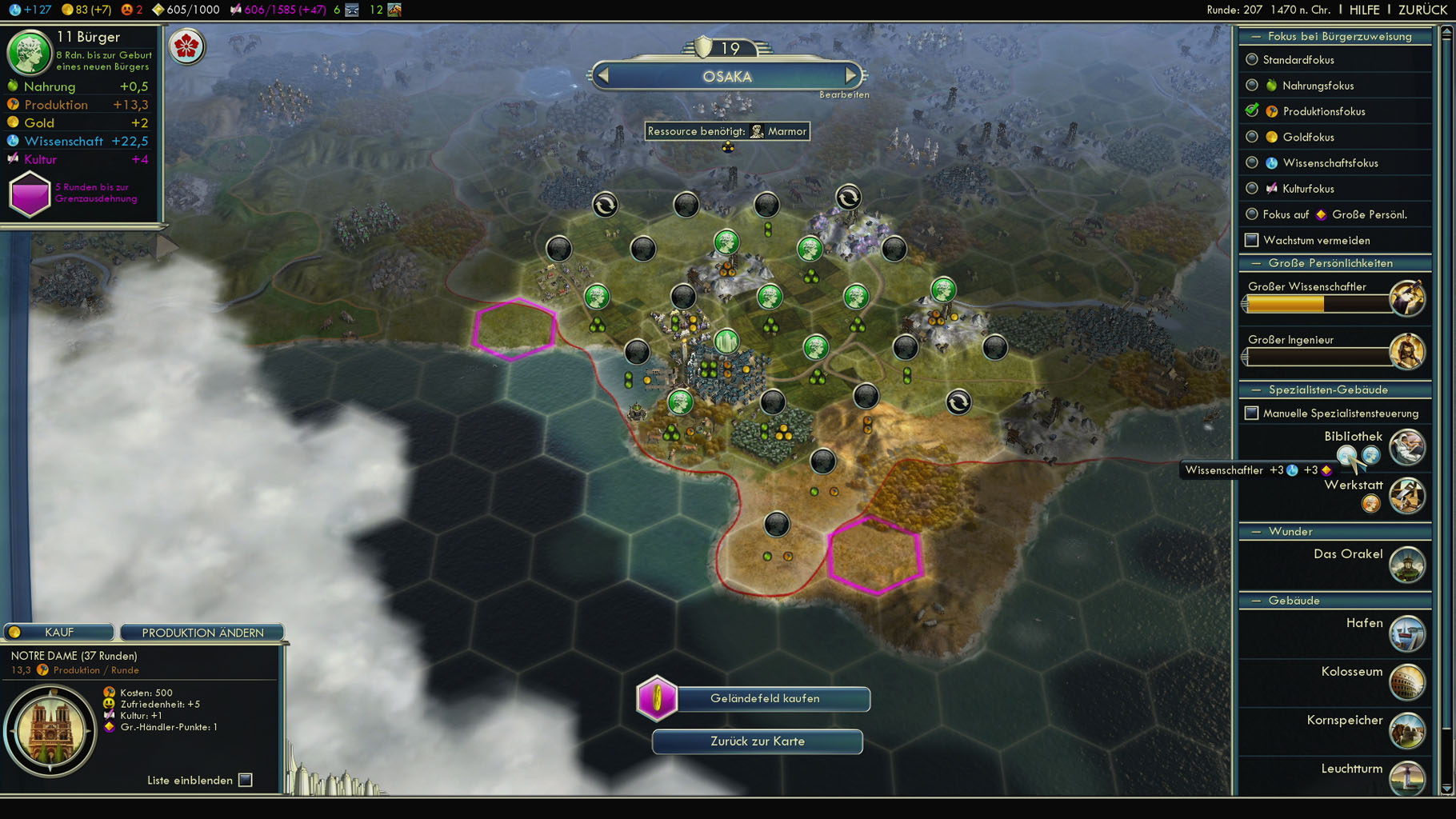This screenshot has width=1456, height=819.
Task: Click the KAUF purchase button
Action: tap(59, 633)
